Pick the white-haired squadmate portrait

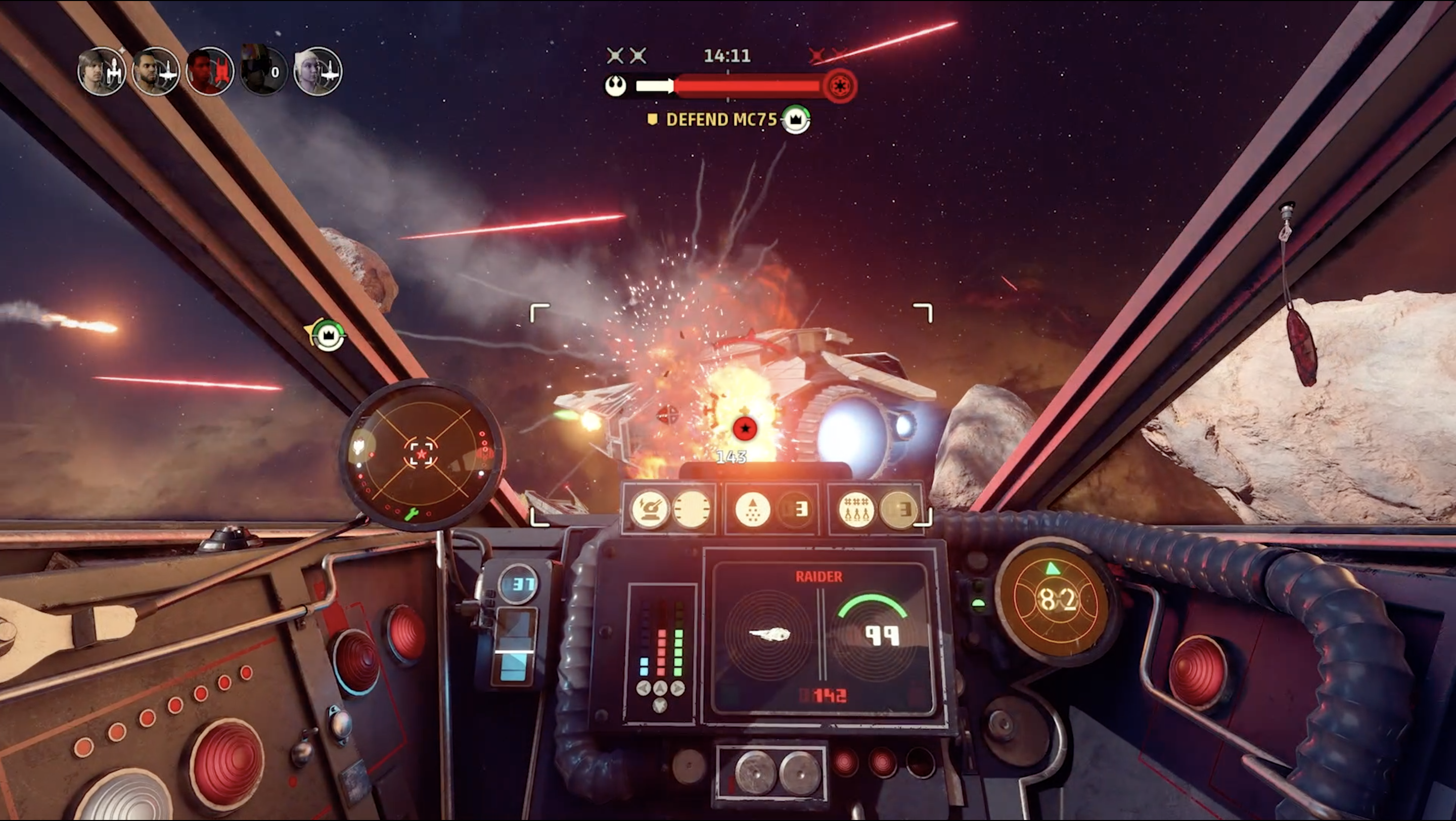coord(317,71)
